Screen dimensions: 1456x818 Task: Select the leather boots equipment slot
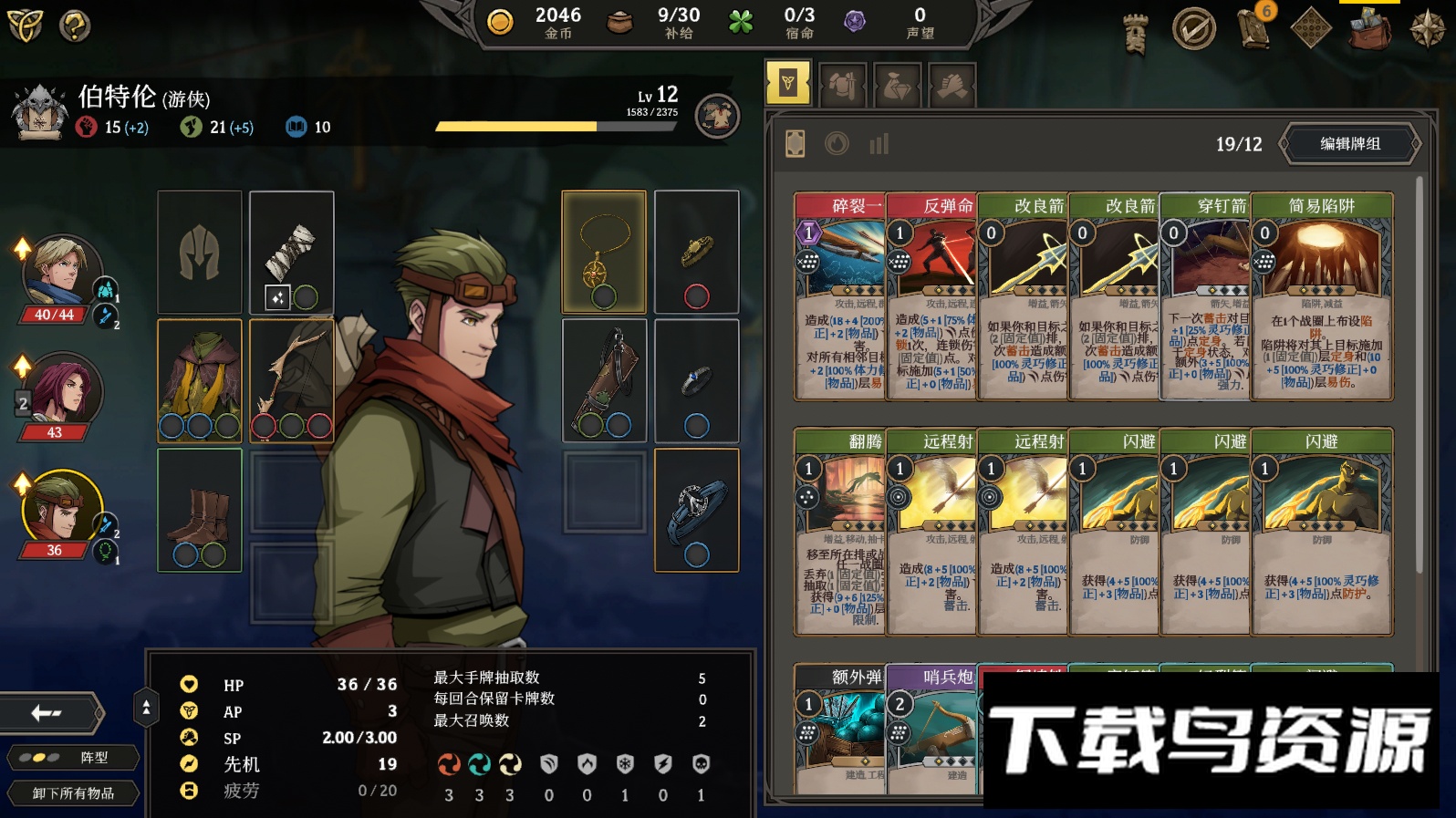pyautogui.click(x=200, y=510)
